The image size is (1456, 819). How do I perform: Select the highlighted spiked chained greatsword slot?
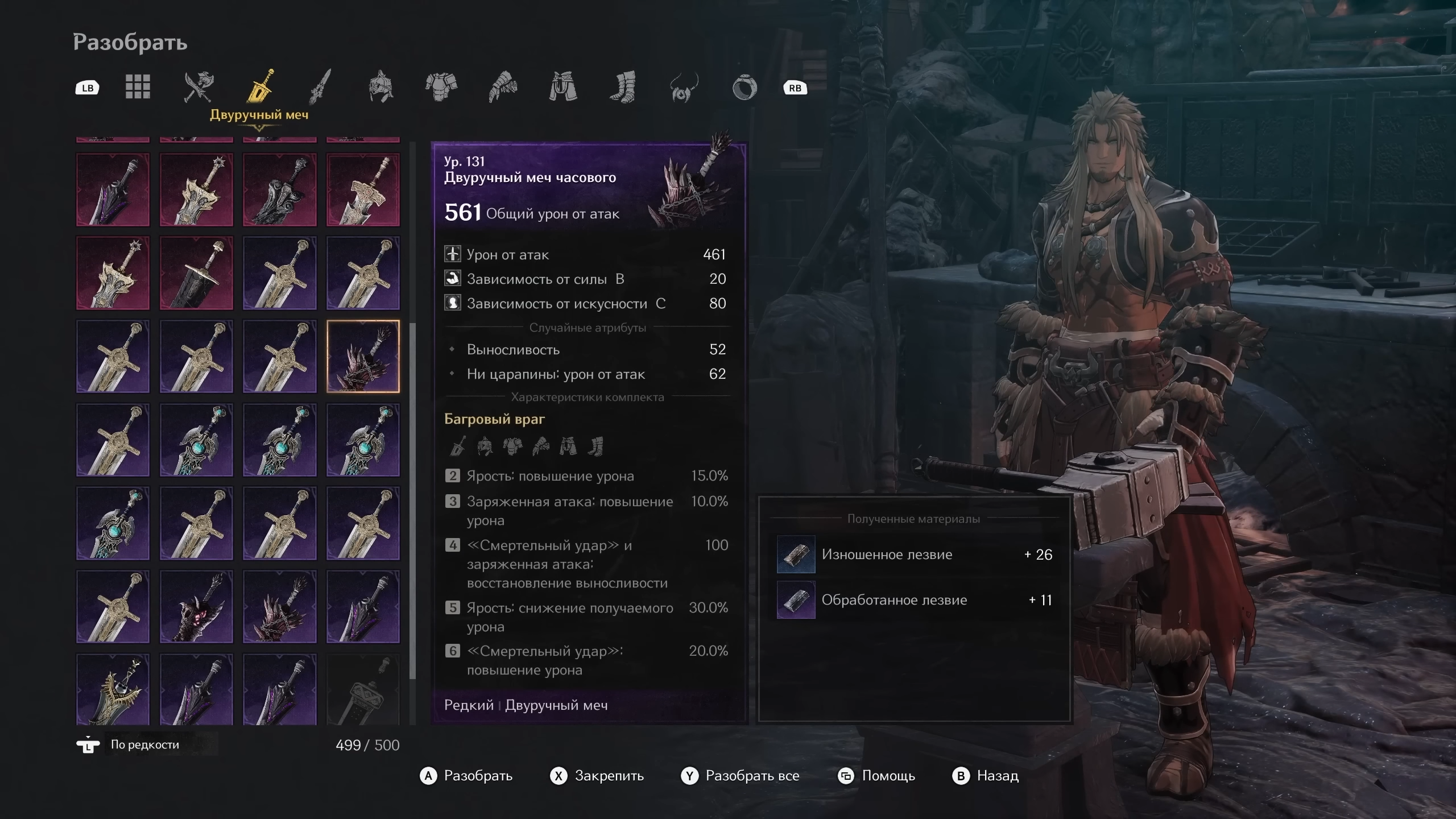[363, 357]
